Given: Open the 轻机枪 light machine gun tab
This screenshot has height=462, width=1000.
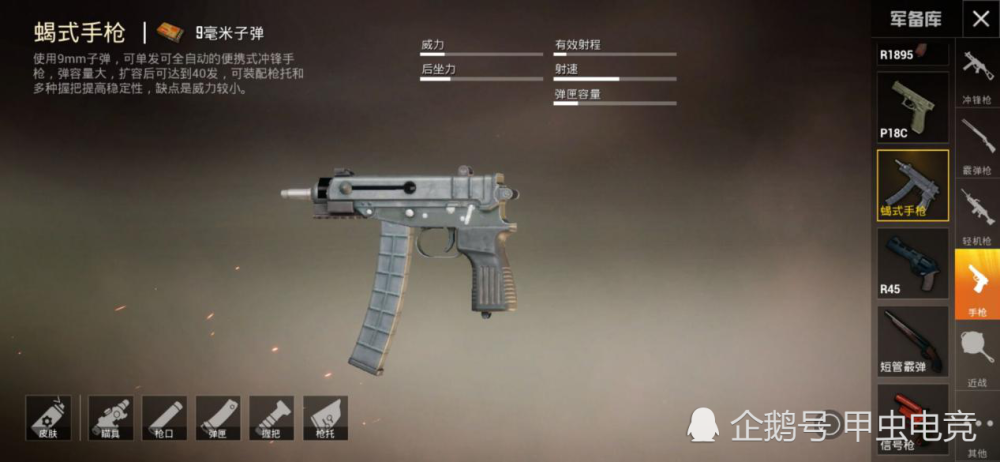Looking at the screenshot, I should (977, 214).
